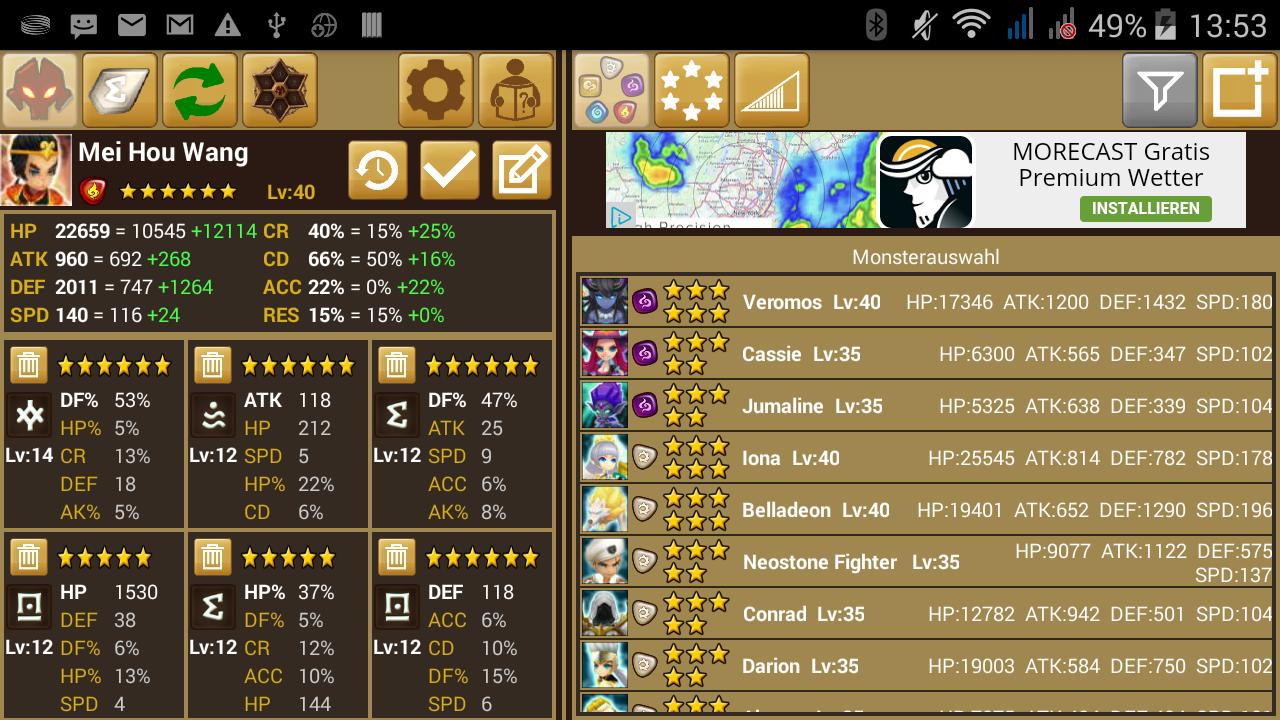Open the monster mask tab
Viewport: 1280px width, 720px height.
click(x=40, y=91)
